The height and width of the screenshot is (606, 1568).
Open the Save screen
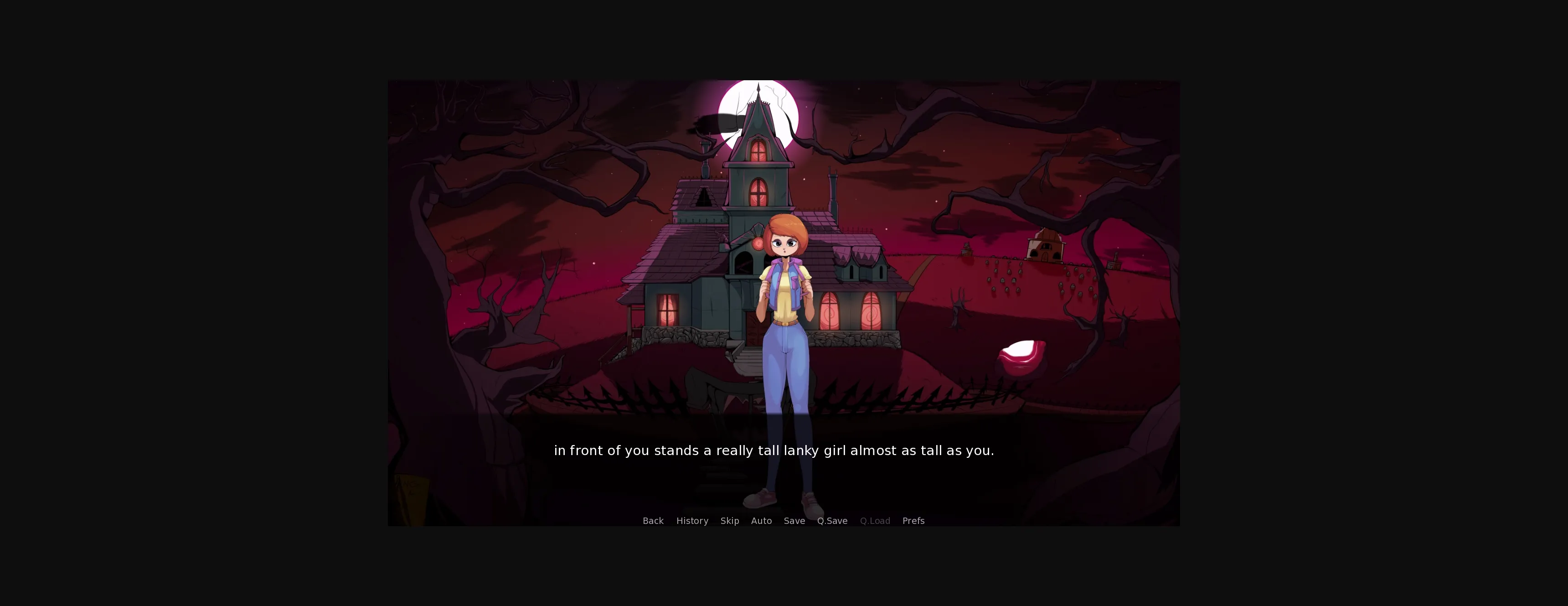coord(794,521)
